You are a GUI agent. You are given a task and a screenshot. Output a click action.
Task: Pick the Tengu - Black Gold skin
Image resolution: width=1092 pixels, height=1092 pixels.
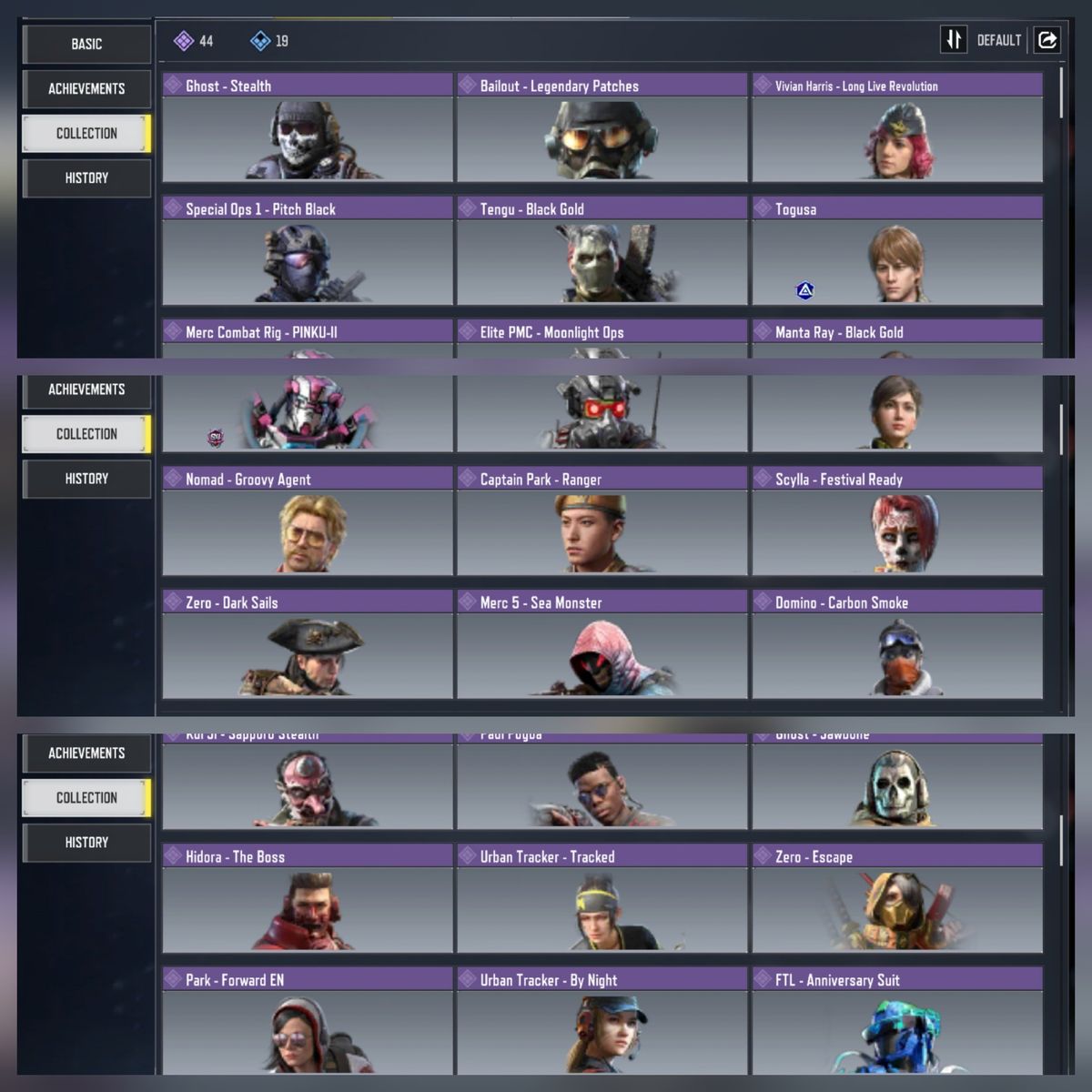602,251
